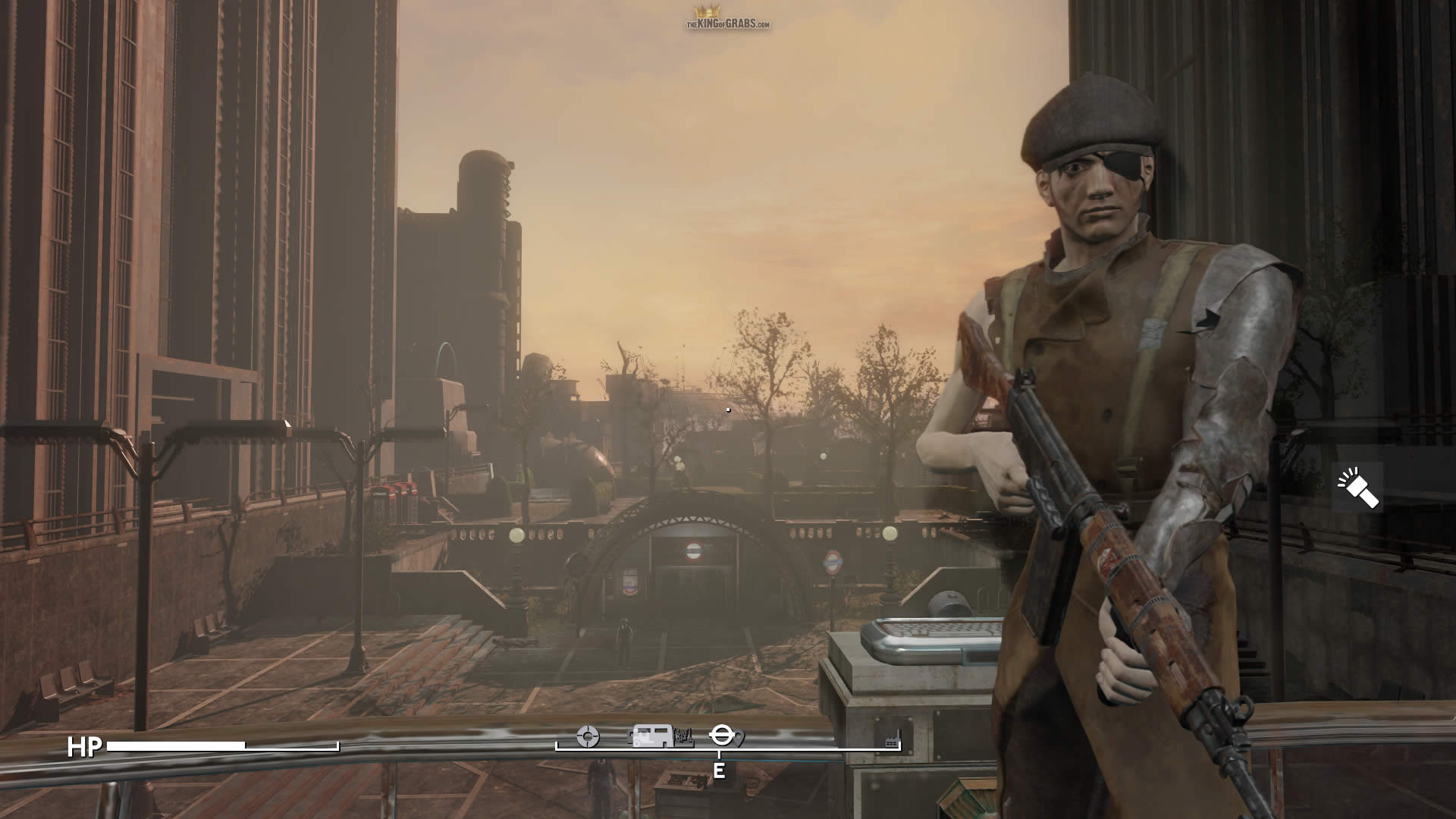Open The King of Grabs watermark link
The image size is (1456, 819).
pos(728,18)
